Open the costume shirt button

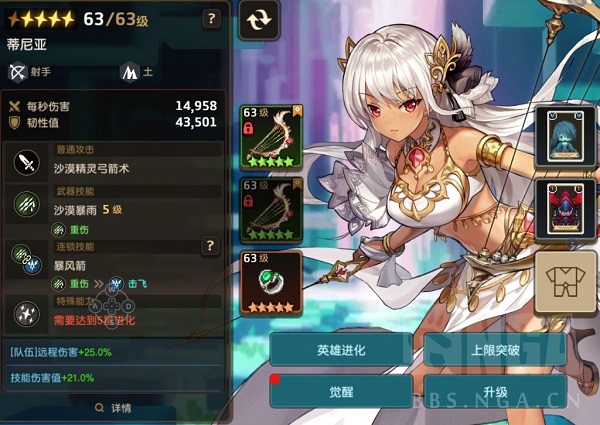[x=565, y=281]
